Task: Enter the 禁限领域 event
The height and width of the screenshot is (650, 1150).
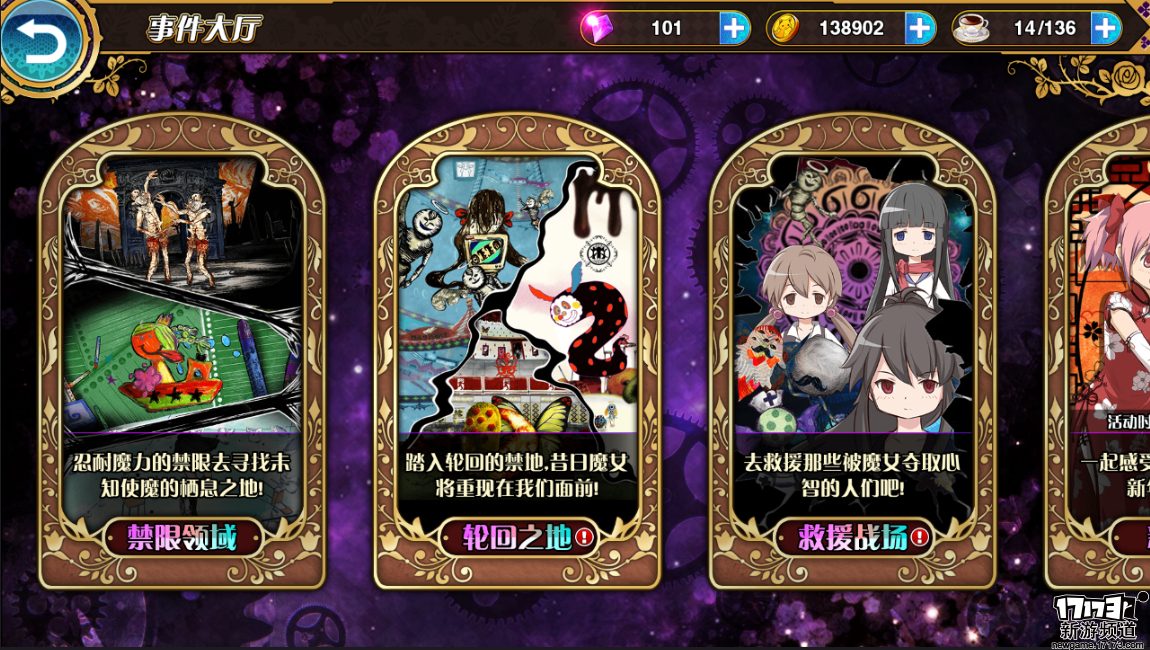Action: pos(182,538)
